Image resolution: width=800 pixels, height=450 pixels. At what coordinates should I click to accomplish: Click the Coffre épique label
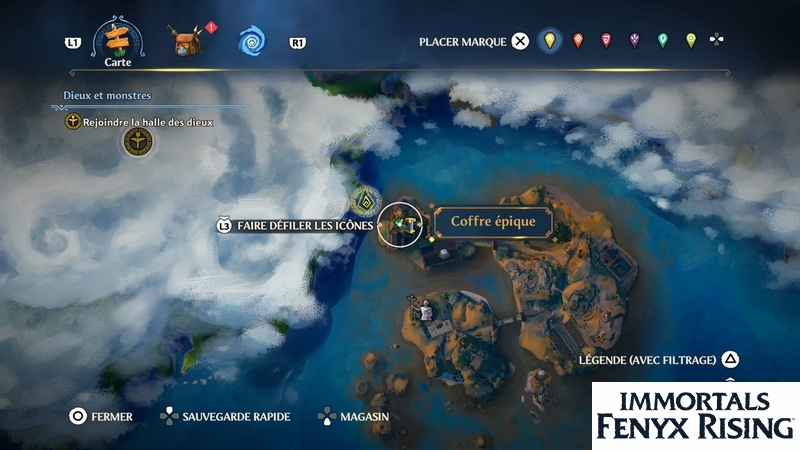click(493, 223)
